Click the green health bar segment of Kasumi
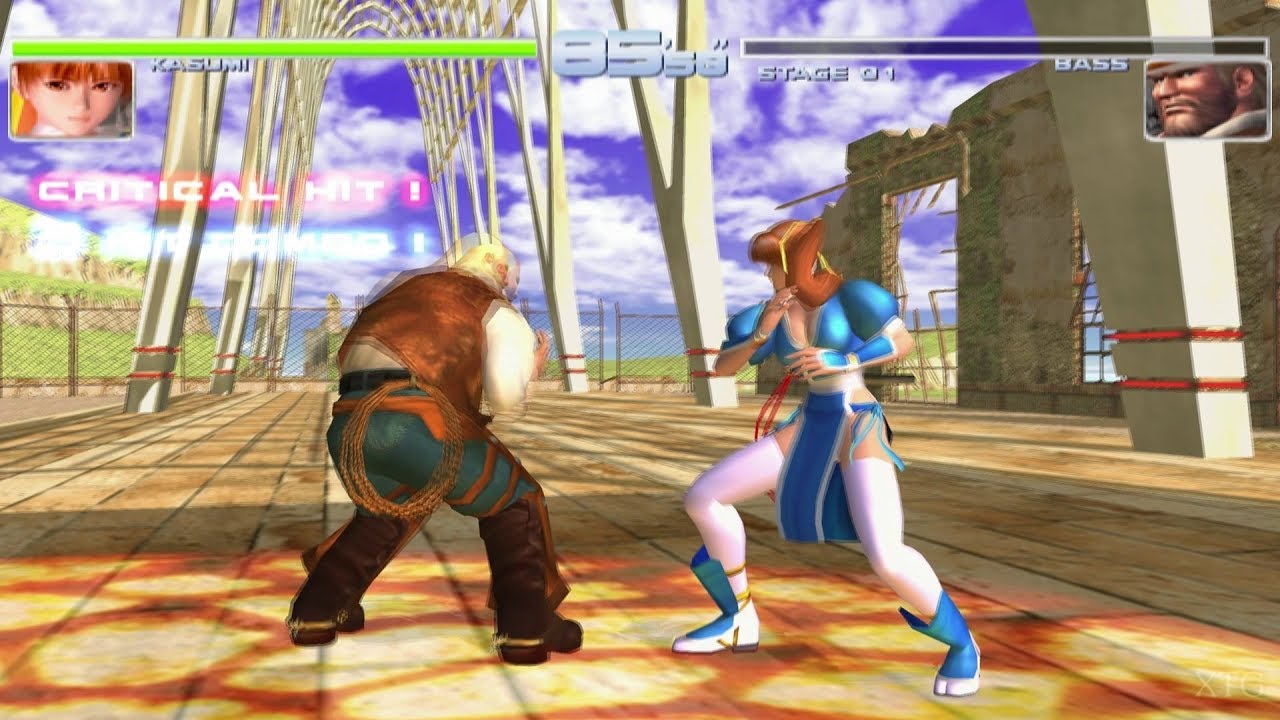 [270, 45]
